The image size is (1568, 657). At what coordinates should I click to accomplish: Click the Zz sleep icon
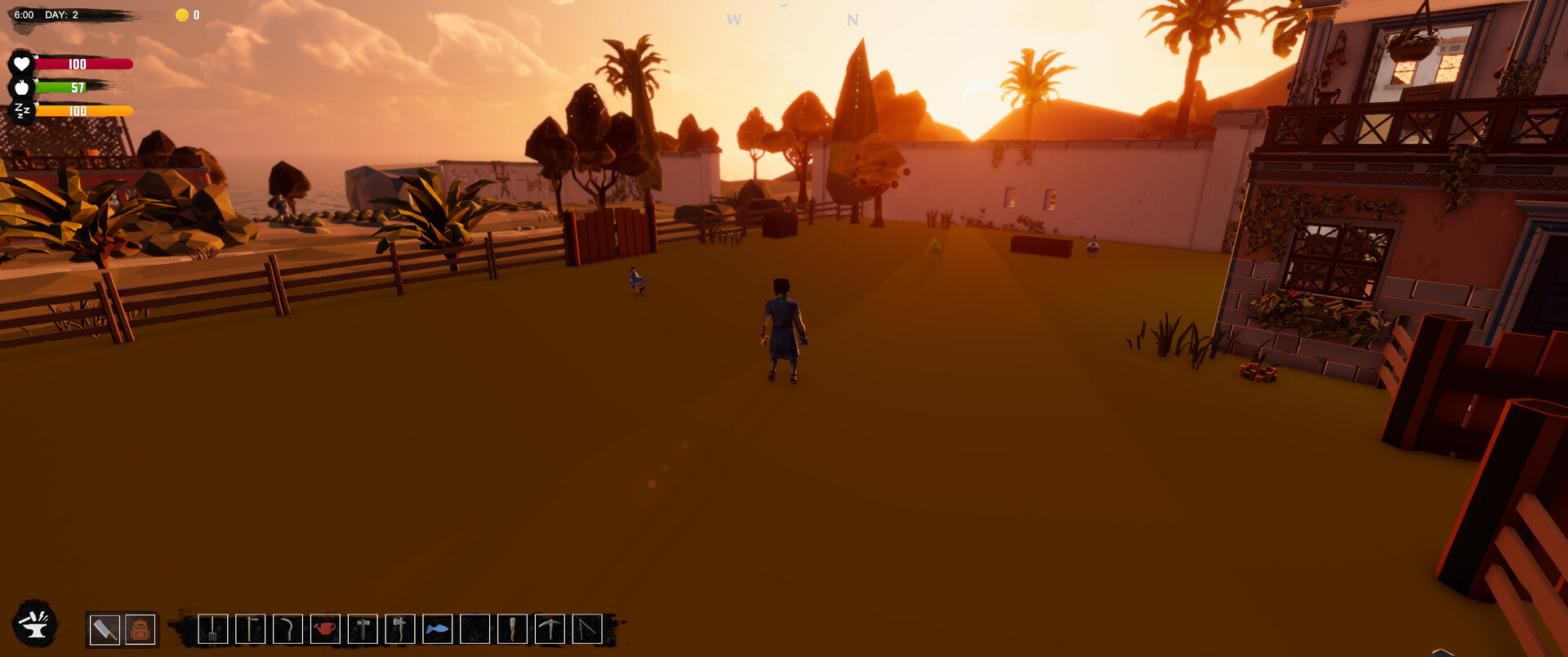pyautogui.click(x=22, y=109)
